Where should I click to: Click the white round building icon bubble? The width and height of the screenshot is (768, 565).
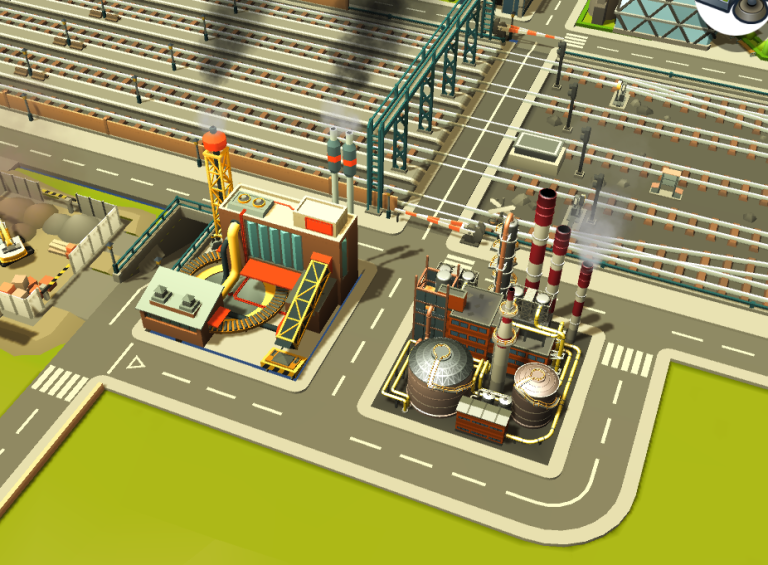coord(737,15)
